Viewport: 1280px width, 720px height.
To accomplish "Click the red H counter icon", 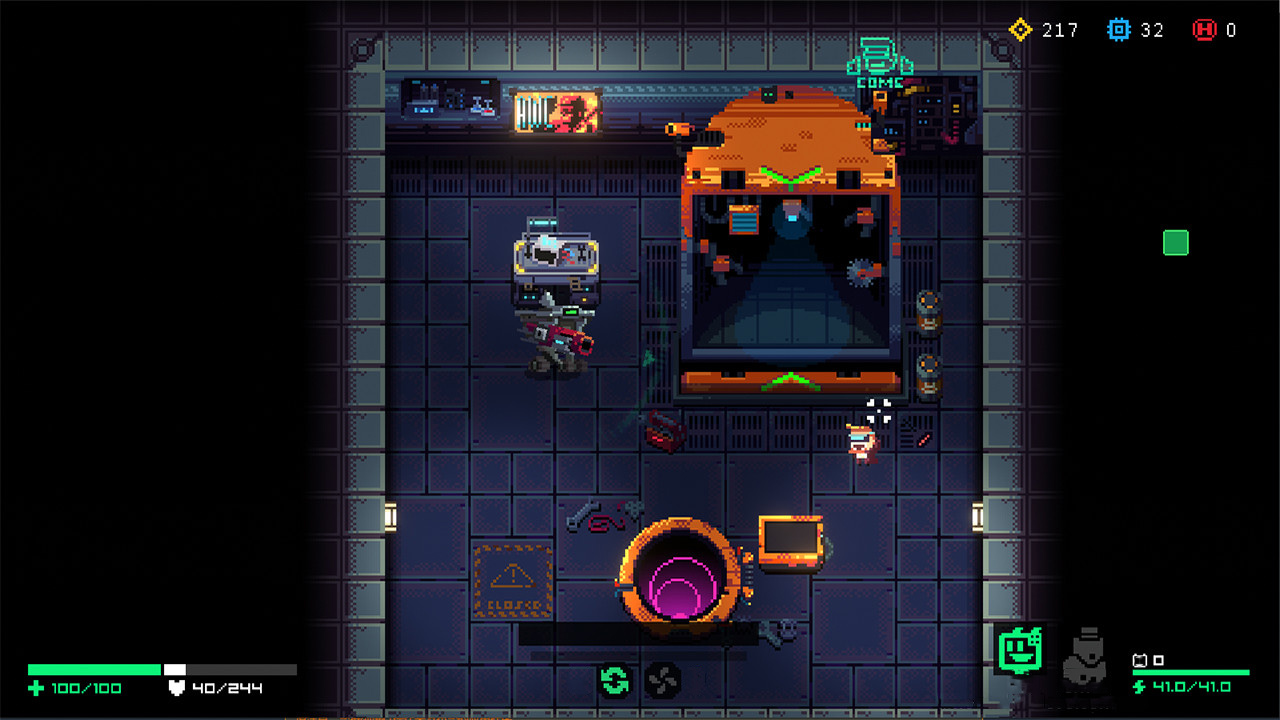I will [1204, 29].
